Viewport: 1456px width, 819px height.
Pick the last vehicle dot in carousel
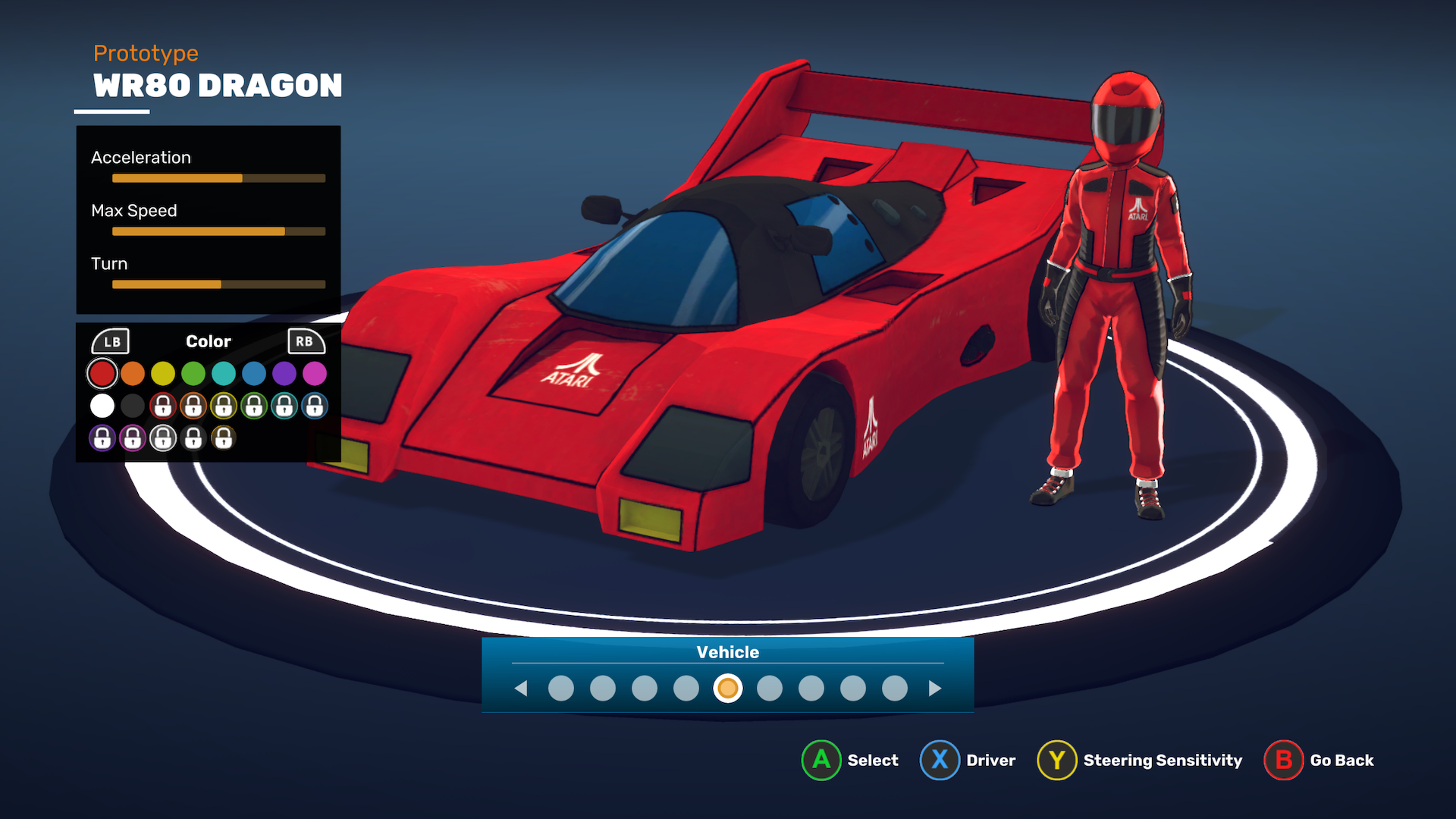(x=894, y=689)
